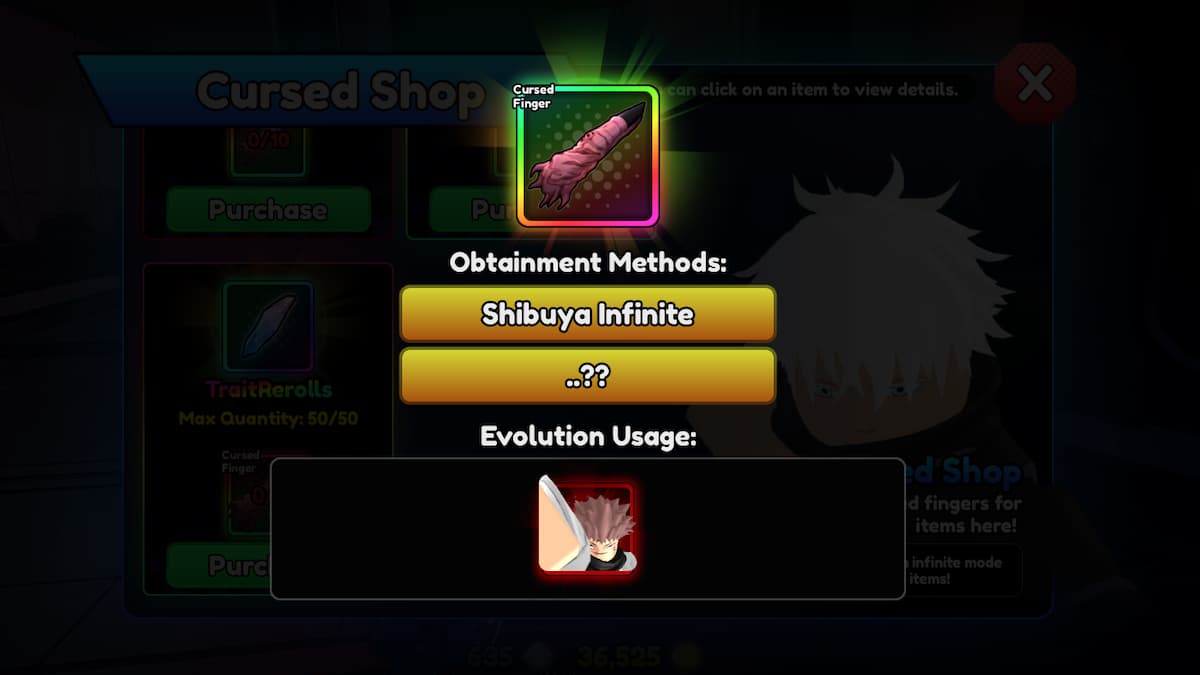Select the unknown ..?? obtainment method
Viewport: 1200px width, 675px height.
tap(587, 376)
